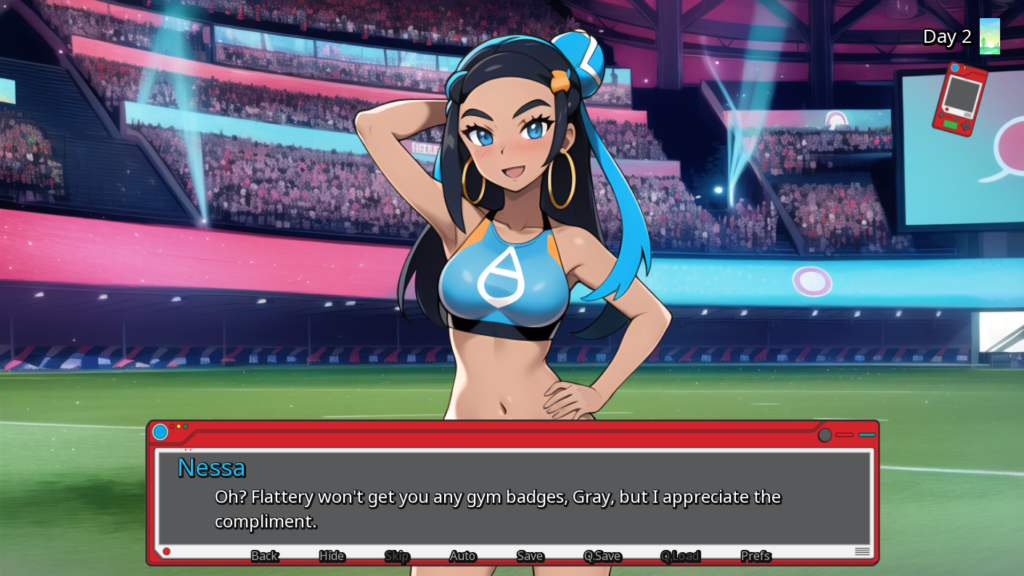Viewport: 1024px width, 576px height.
Task: Quick load with Q.Load
Action: click(x=680, y=556)
